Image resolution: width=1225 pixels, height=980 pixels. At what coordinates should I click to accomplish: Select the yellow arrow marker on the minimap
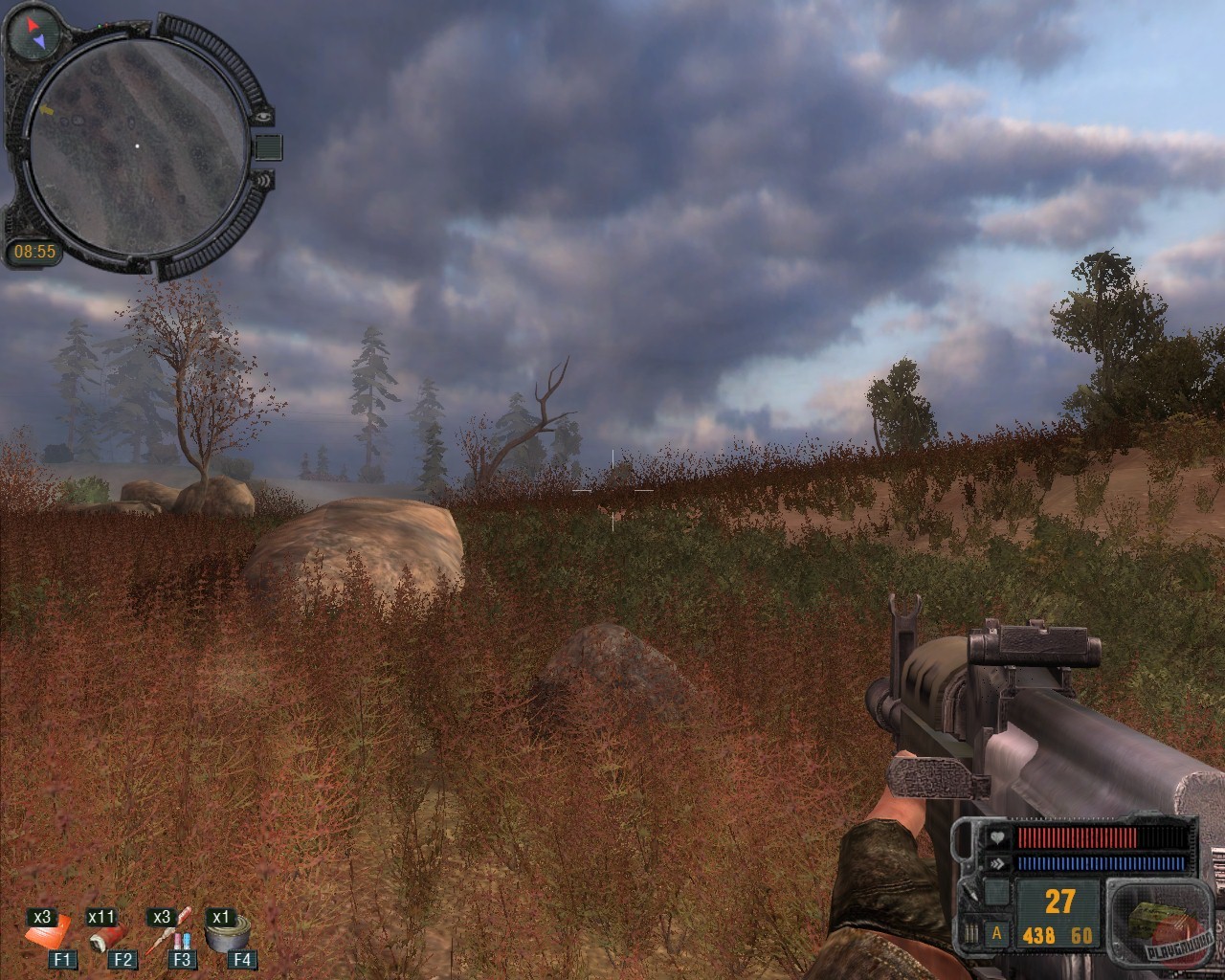48,111
